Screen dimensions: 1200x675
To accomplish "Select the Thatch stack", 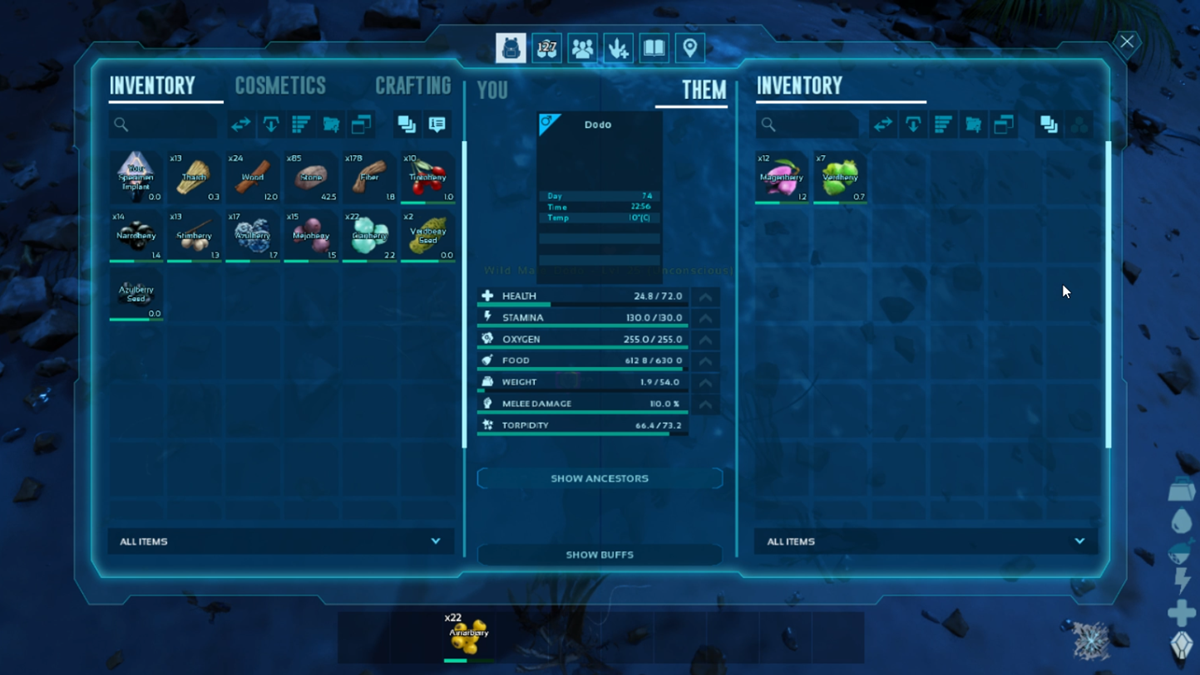I will (x=194, y=178).
